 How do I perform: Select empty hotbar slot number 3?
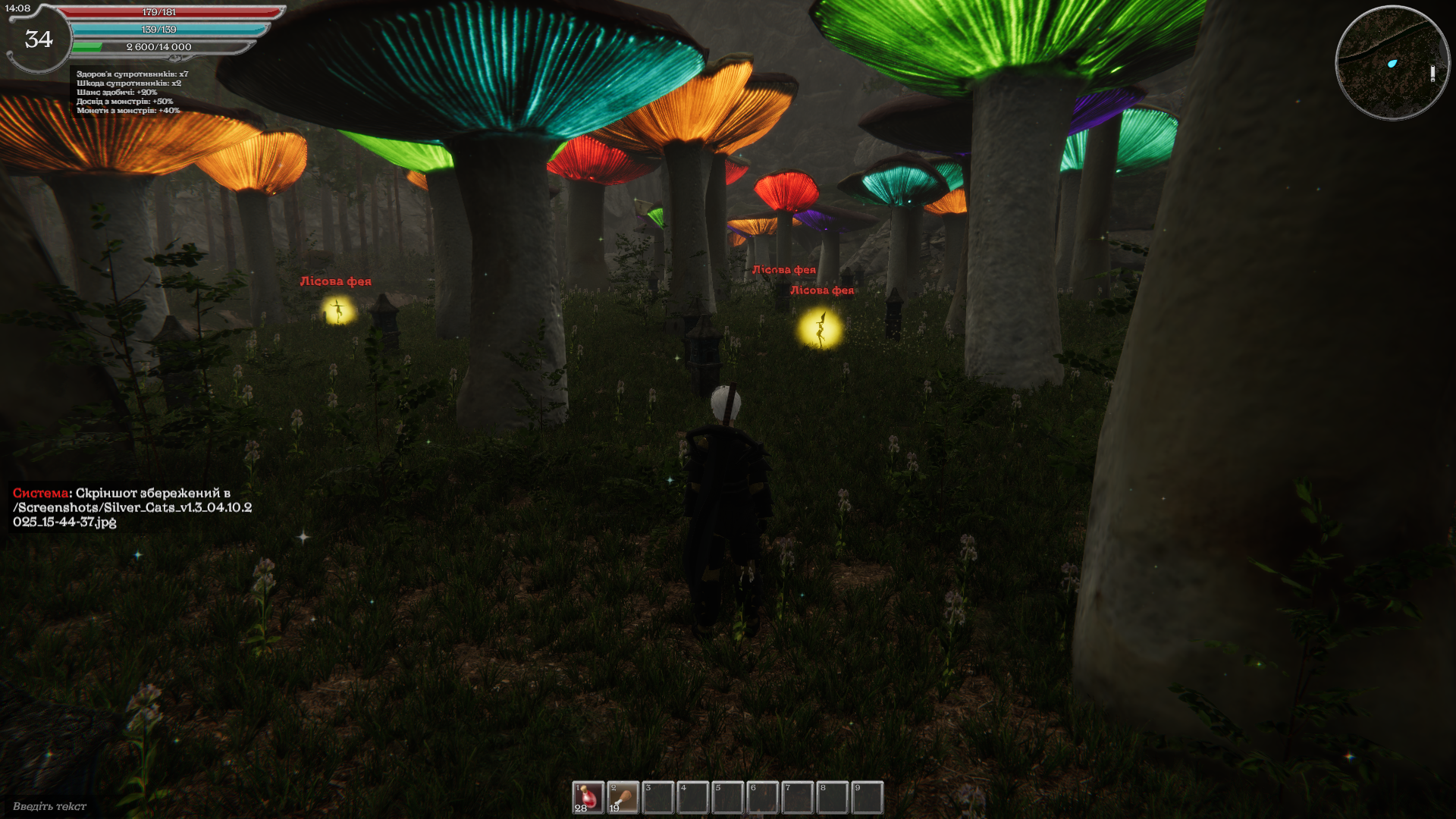(x=657, y=798)
